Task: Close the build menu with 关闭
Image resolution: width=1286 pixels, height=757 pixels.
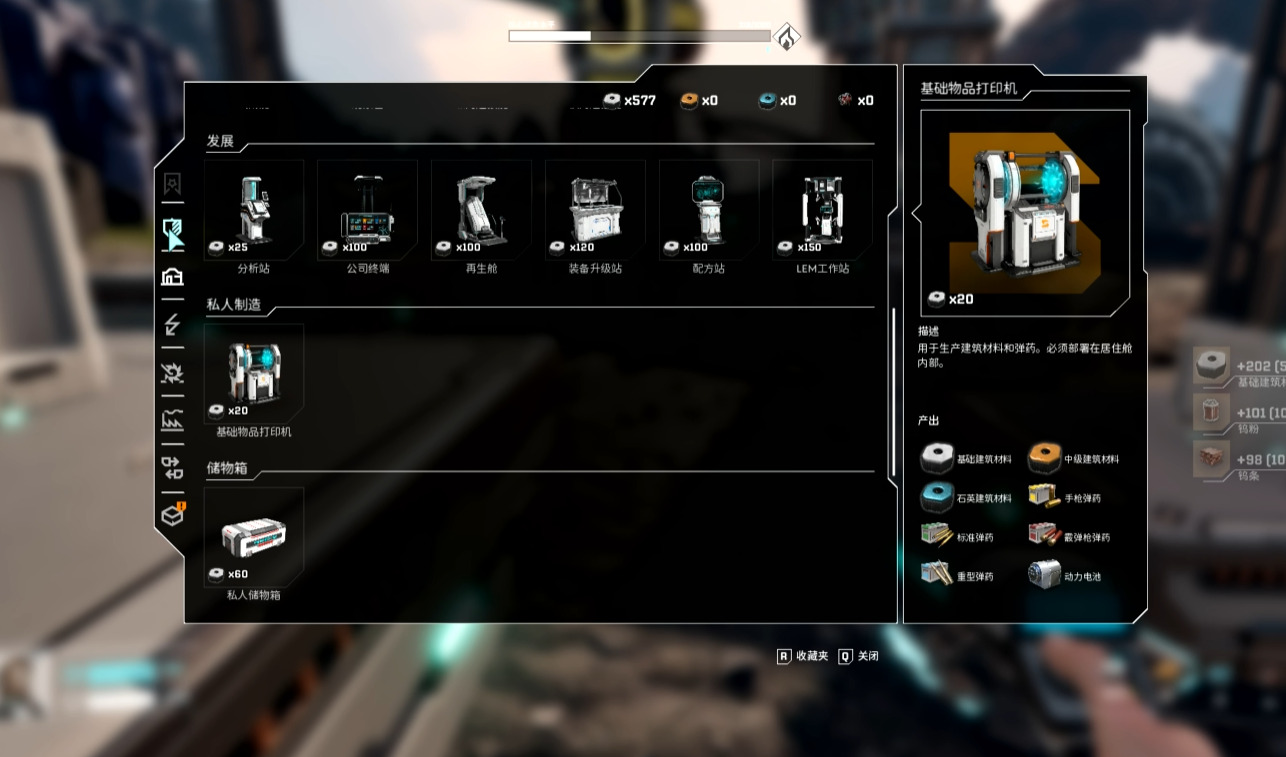Action: (x=859, y=656)
